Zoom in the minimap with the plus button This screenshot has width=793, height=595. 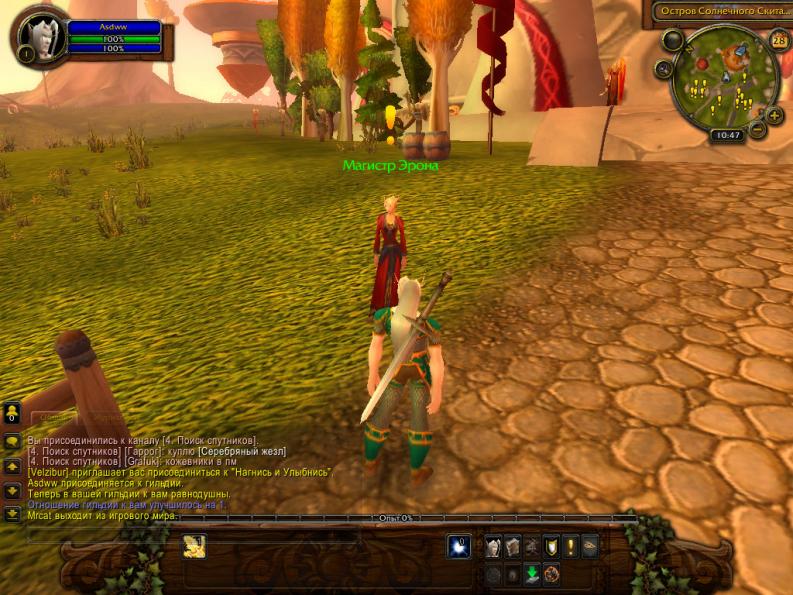(x=775, y=115)
